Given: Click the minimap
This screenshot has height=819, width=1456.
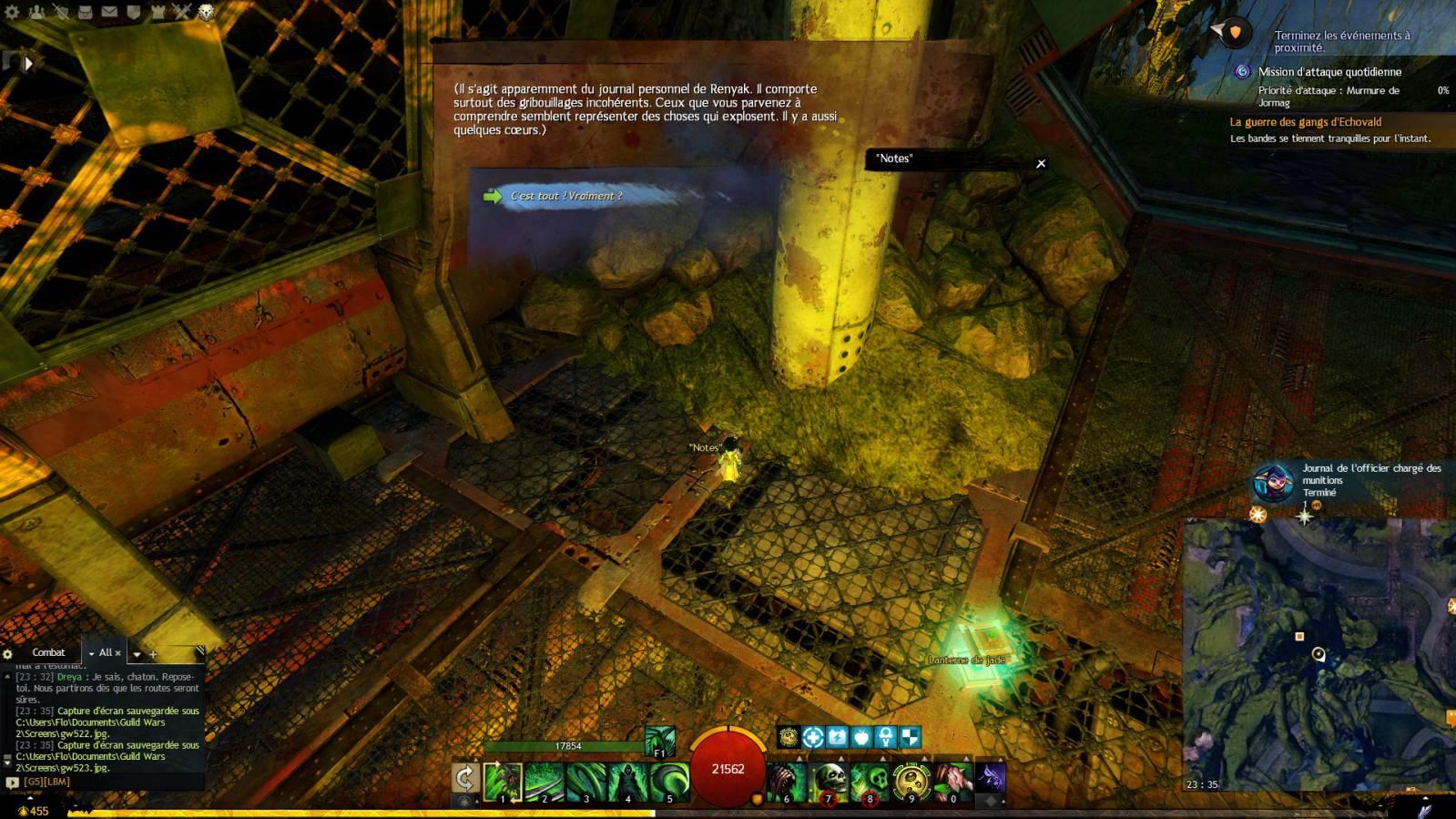Looking at the screenshot, I should (1318, 654).
